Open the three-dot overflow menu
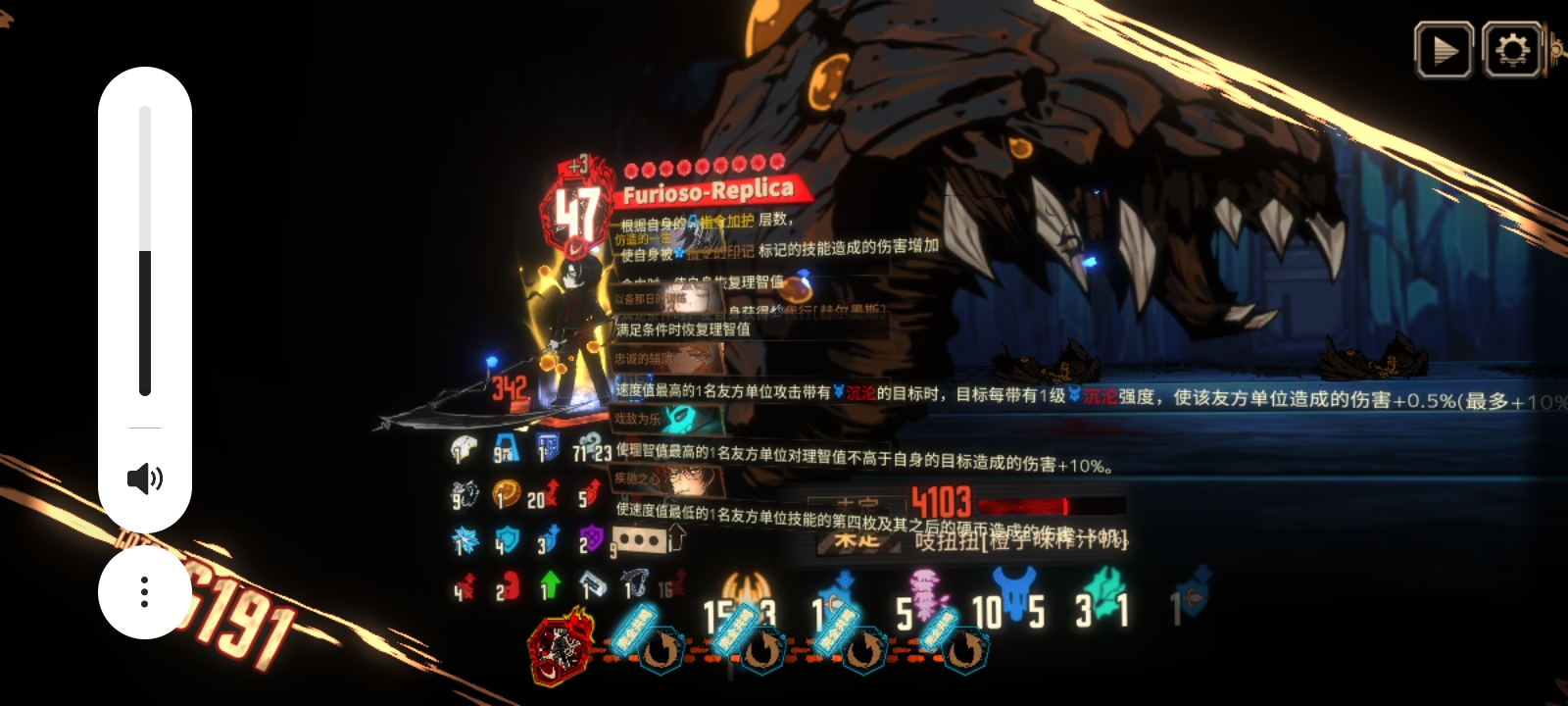This screenshot has width=1568, height=706. tap(145, 591)
